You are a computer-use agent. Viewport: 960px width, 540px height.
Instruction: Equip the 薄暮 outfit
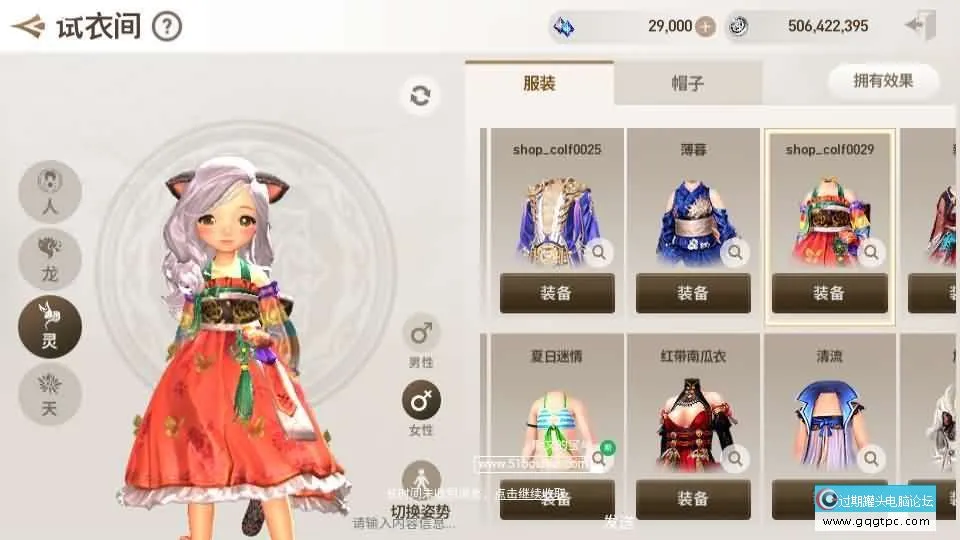click(x=693, y=293)
